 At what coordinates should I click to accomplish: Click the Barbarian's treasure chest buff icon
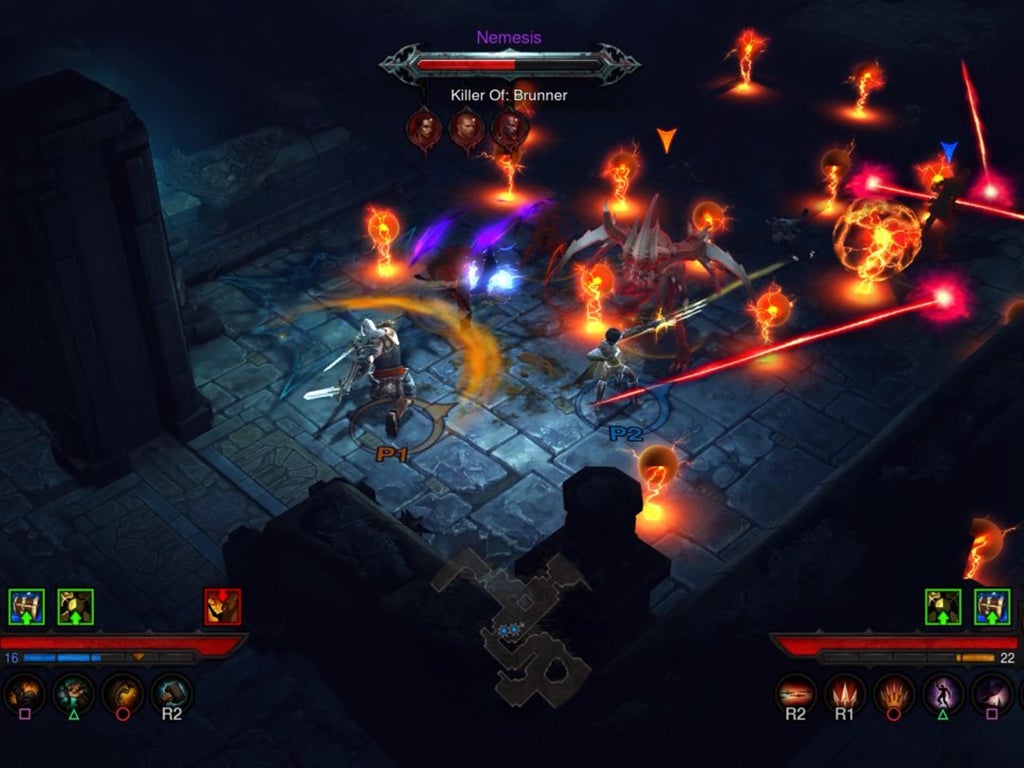click(26, 606)
